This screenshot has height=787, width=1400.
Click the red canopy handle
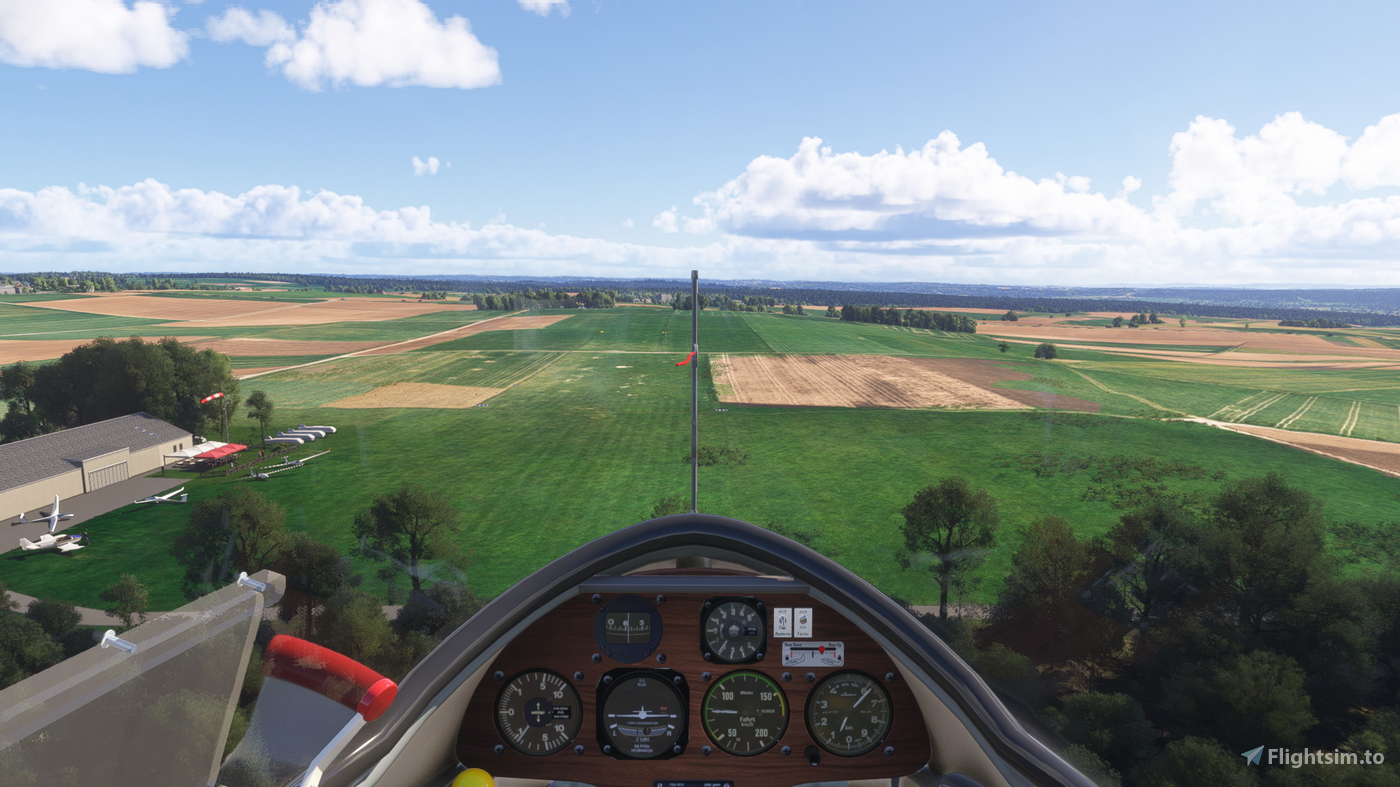tap(332, 674)
